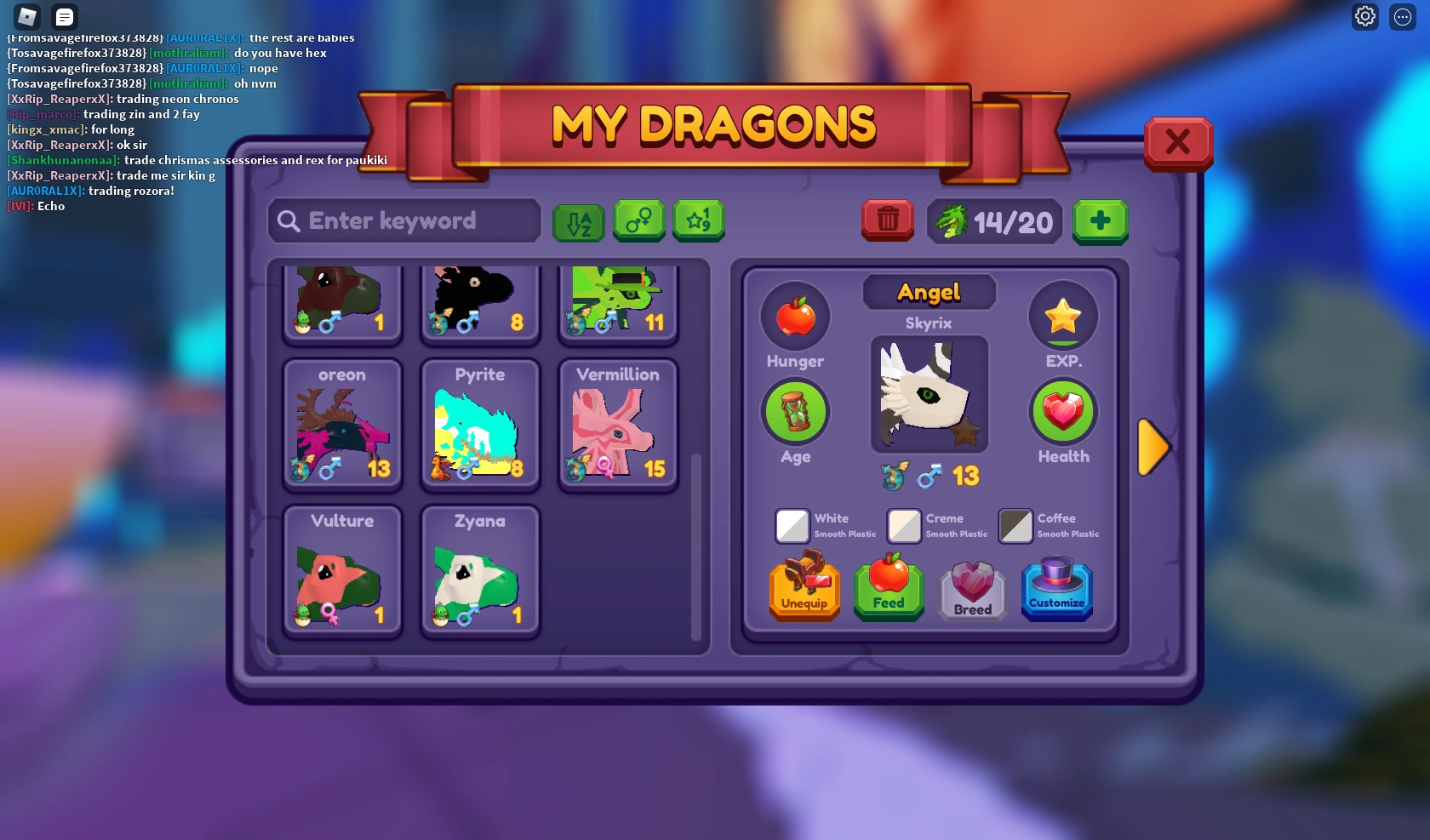View Skyrix's Age hourglass icon
The height and width of the screenshot is (840, 1430).
coord(794,412)
